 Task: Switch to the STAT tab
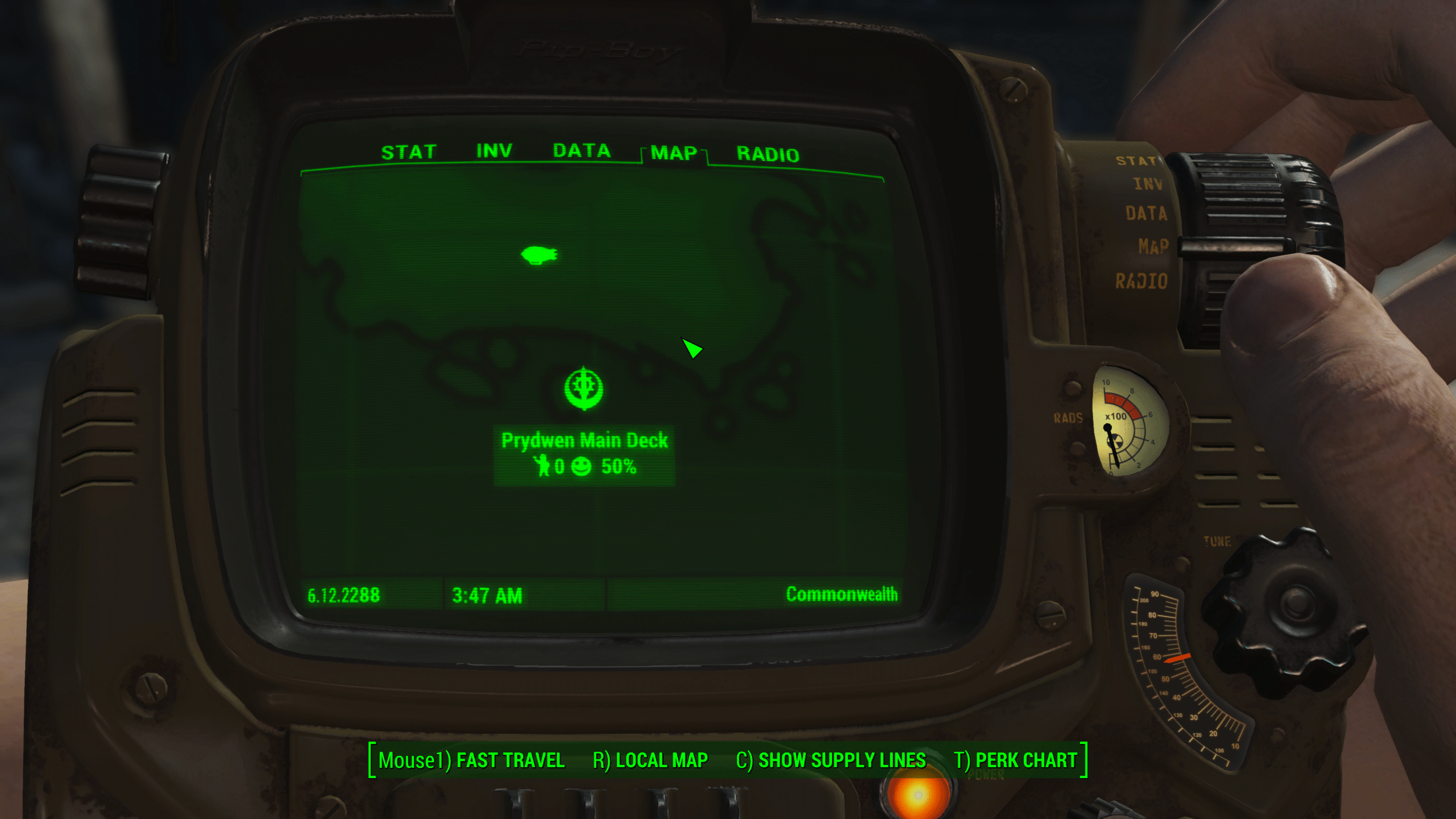pos(408,152)
